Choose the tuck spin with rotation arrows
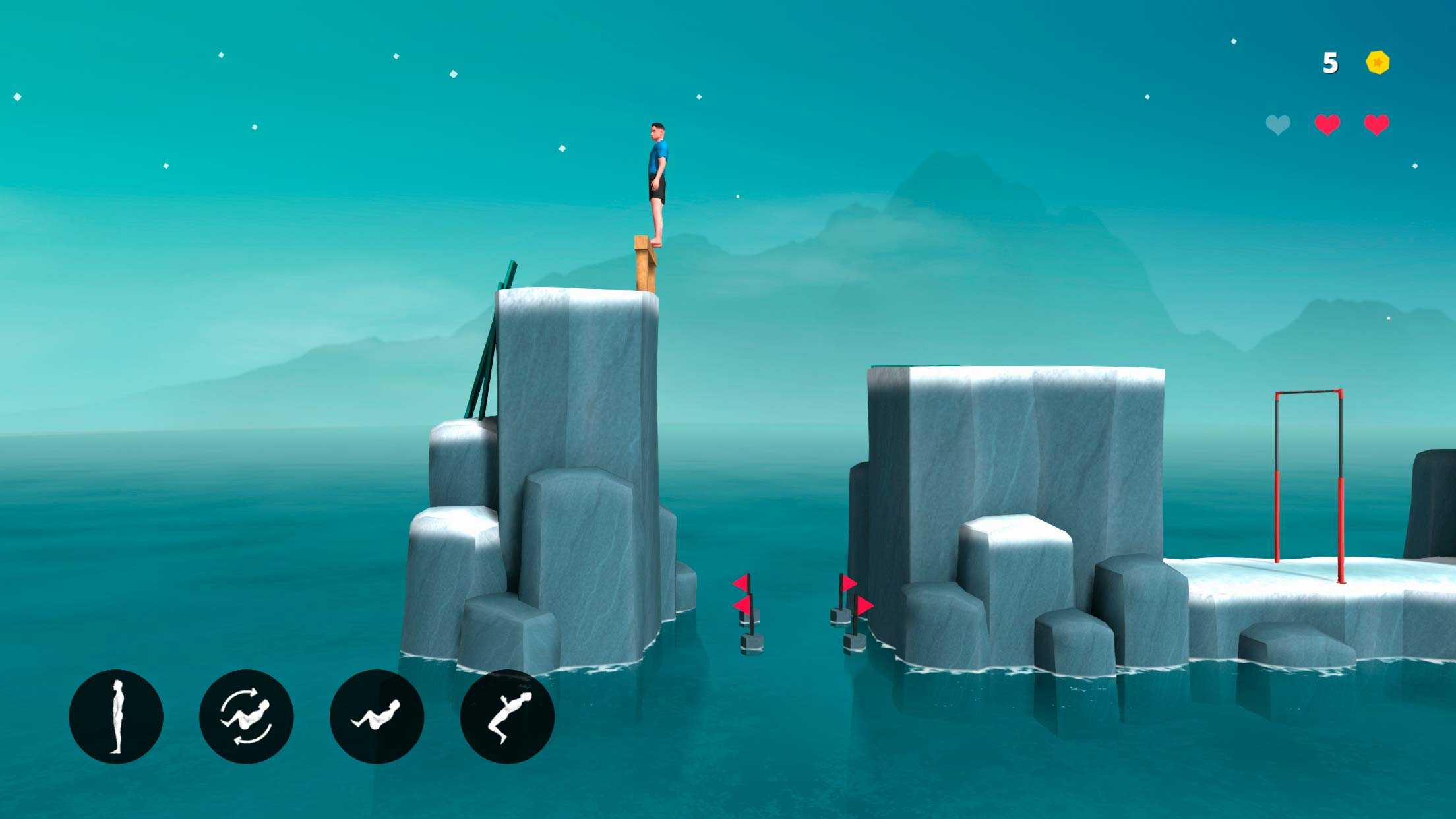 click(x=246, y=717)
